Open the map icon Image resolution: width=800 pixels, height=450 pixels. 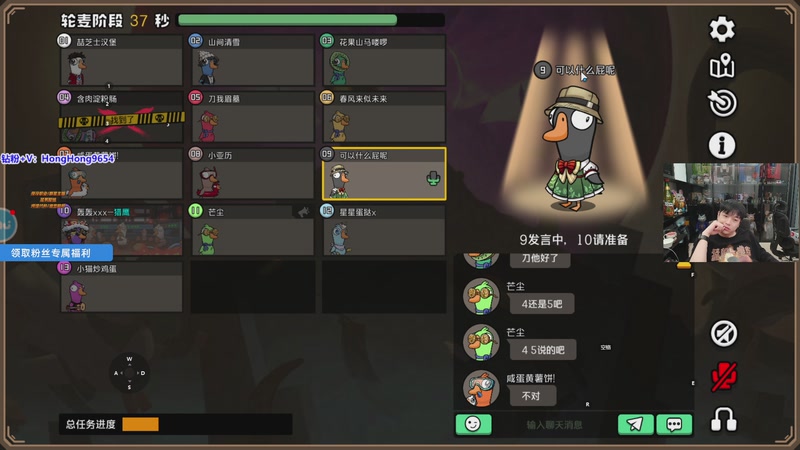[x=722, y=67]
